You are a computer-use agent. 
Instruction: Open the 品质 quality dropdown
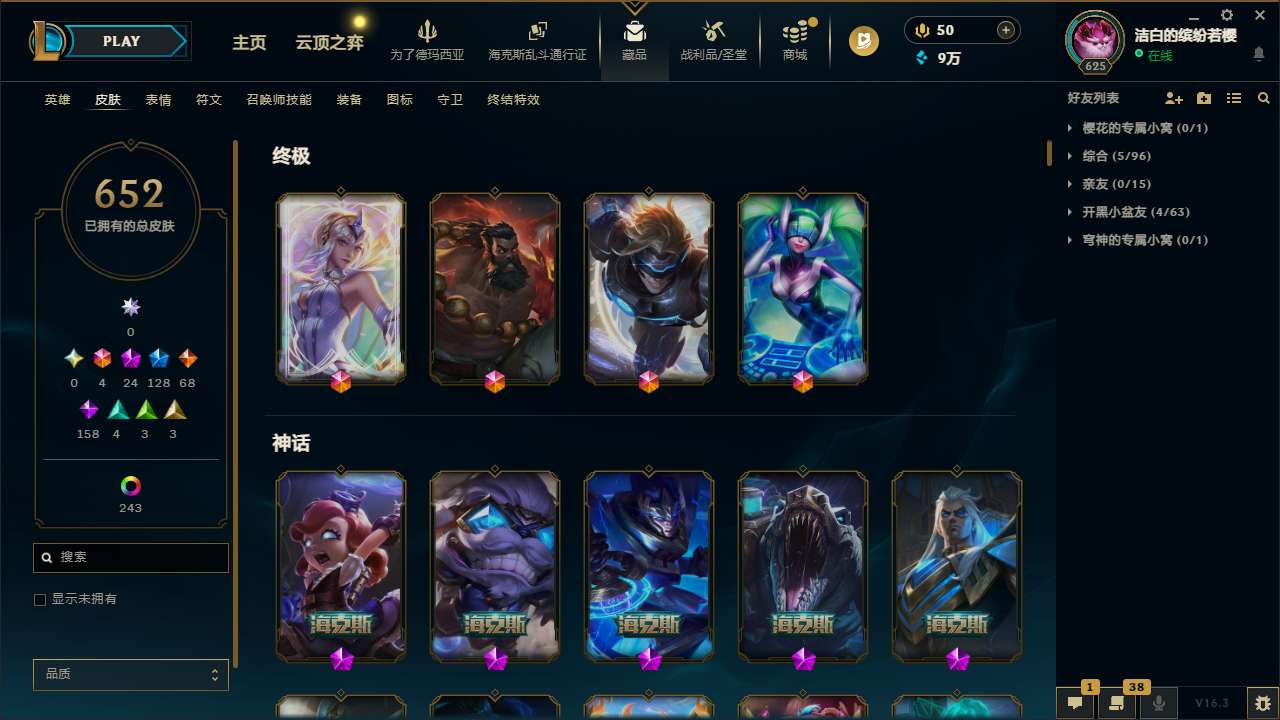click(130, 674)
